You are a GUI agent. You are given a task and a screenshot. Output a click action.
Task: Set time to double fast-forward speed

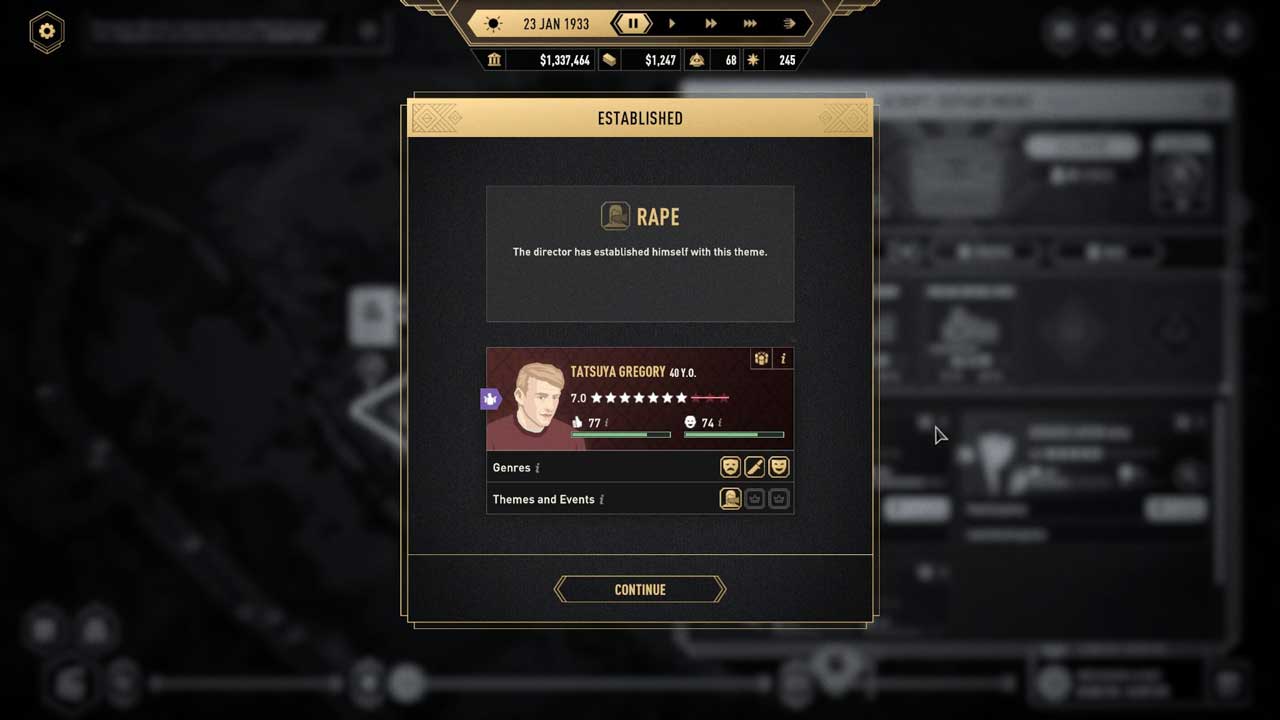(711, 23)
